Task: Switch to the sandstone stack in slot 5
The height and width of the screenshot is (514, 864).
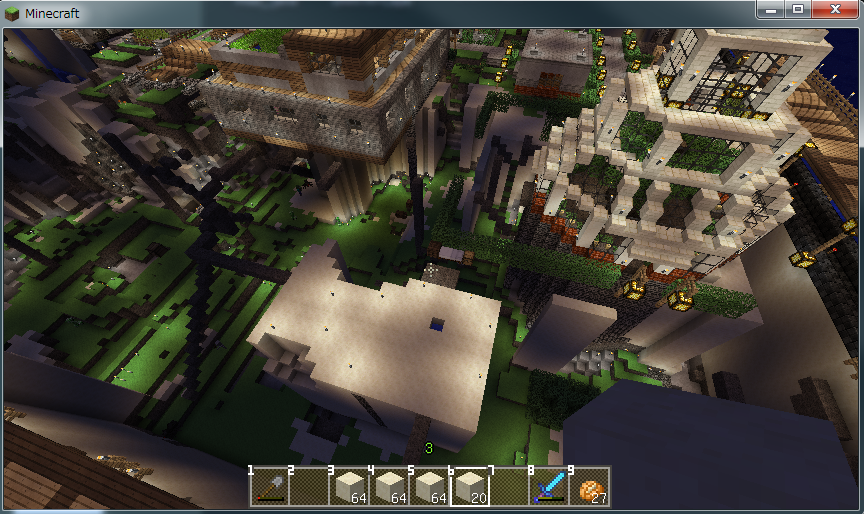Action: pyautogui.click(x=429, y=487)
